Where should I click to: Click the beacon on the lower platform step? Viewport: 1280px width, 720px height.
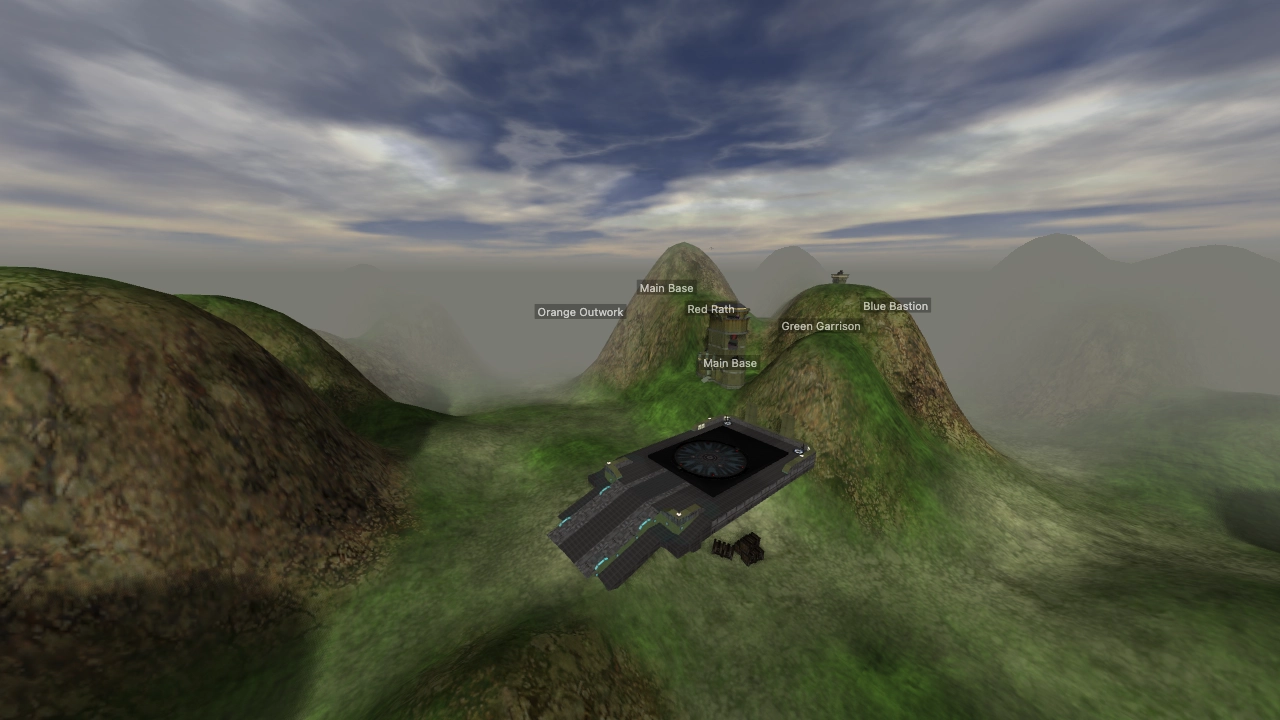pyautogui.click(x=677, y=514)
